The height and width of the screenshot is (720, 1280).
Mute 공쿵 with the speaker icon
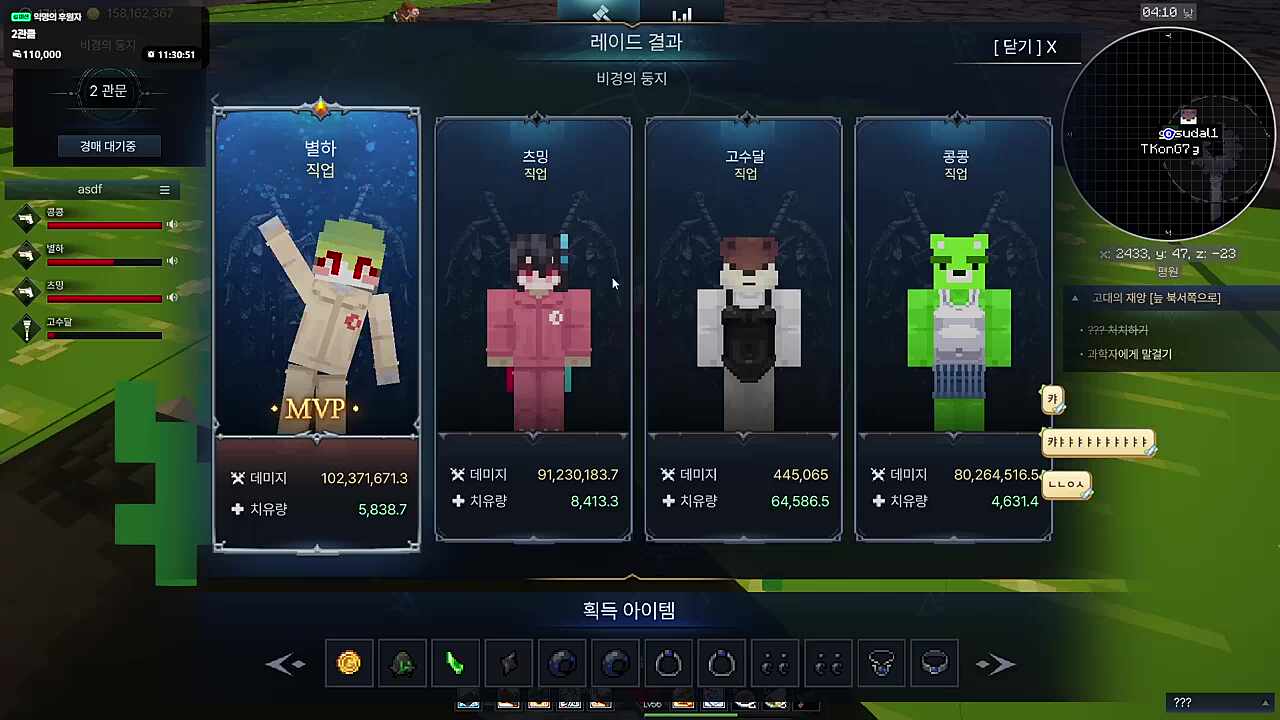pyautogui.click(x=172, y=224)
